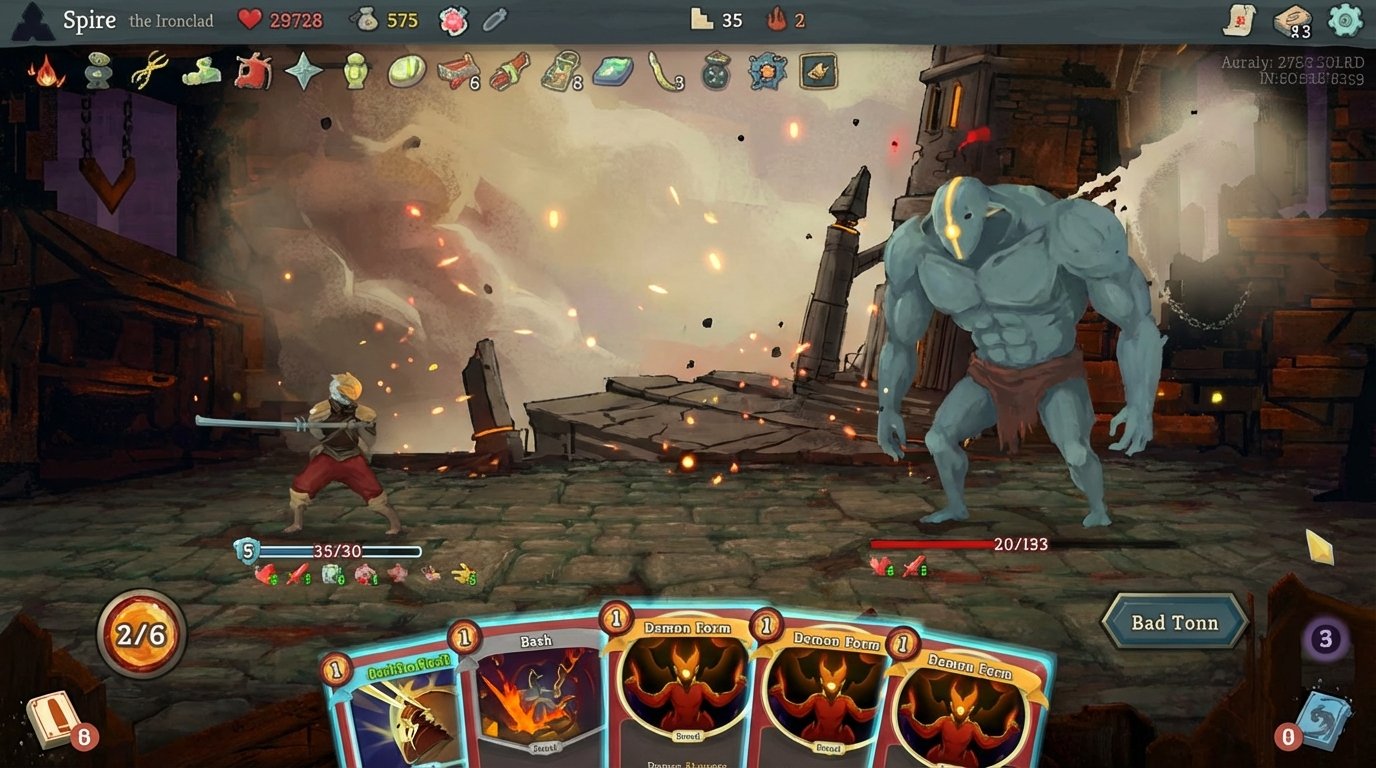
Task: Open the settings gear menu
Action: pos(1342,19)
